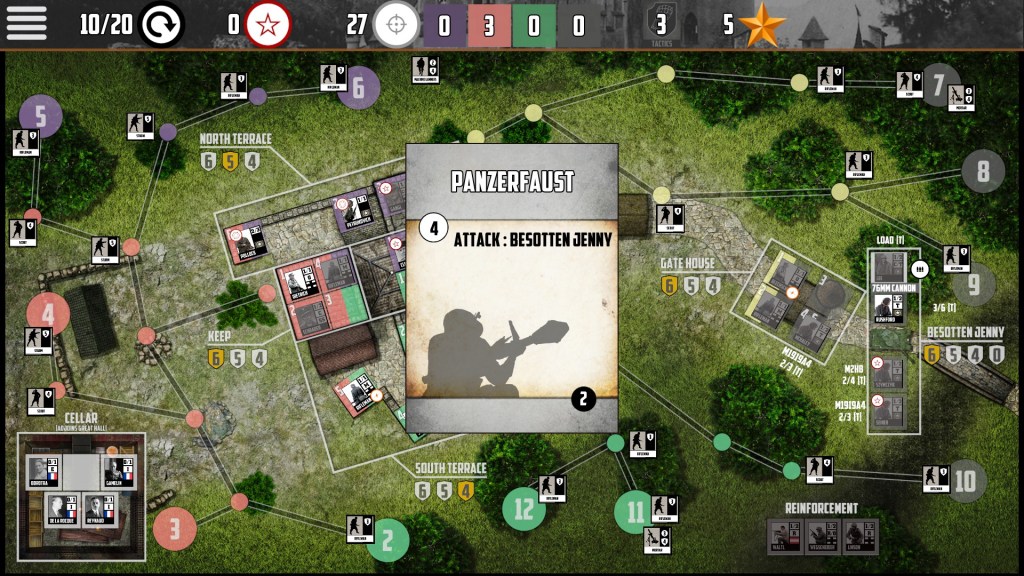The width and height of the screenshot is (1024, 576).
Task: Open the Tactics card deck
Action: (660, 24)
